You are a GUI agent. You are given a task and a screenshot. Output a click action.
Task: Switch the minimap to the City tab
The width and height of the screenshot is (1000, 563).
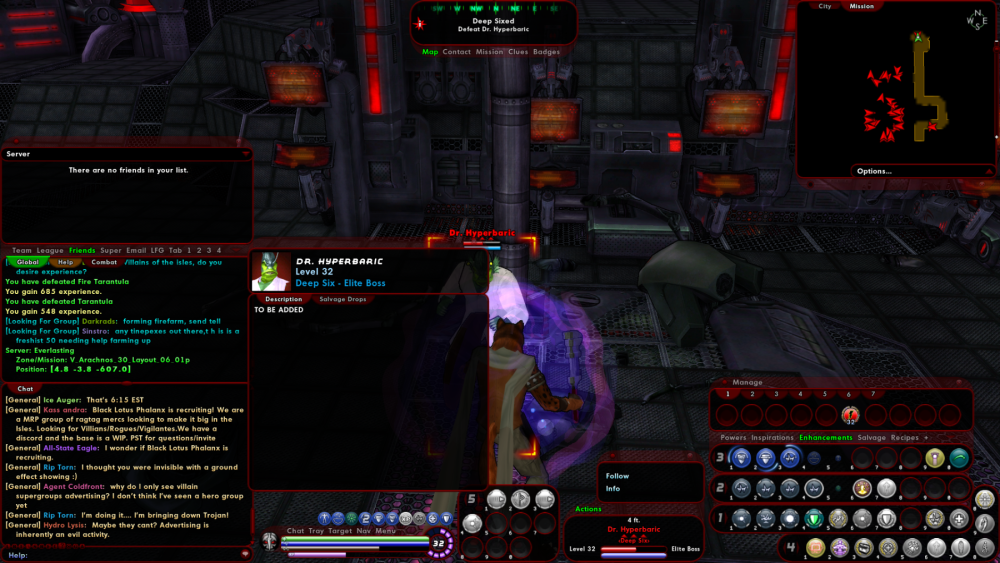824,6
